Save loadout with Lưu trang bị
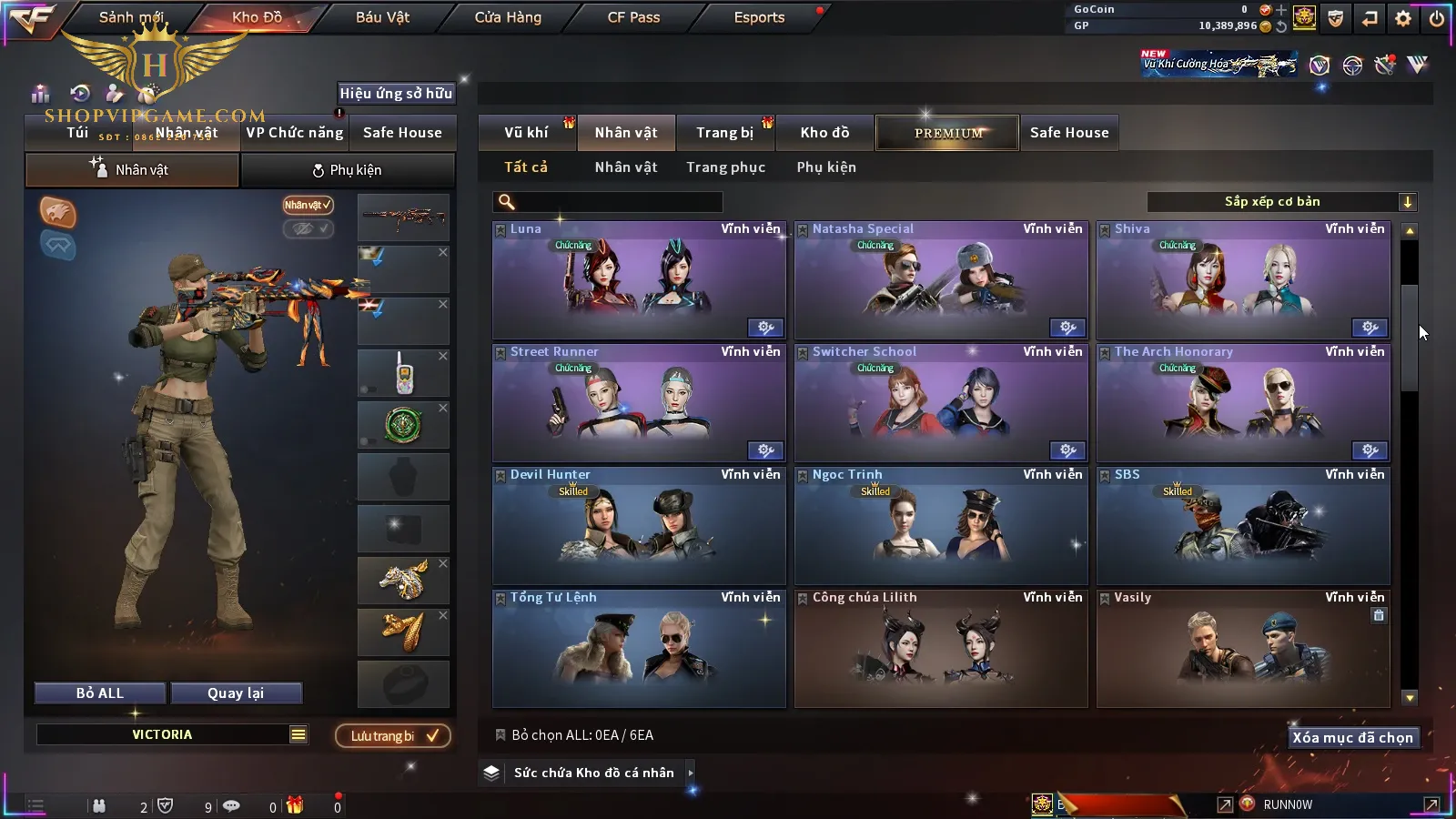 (393, 736)
